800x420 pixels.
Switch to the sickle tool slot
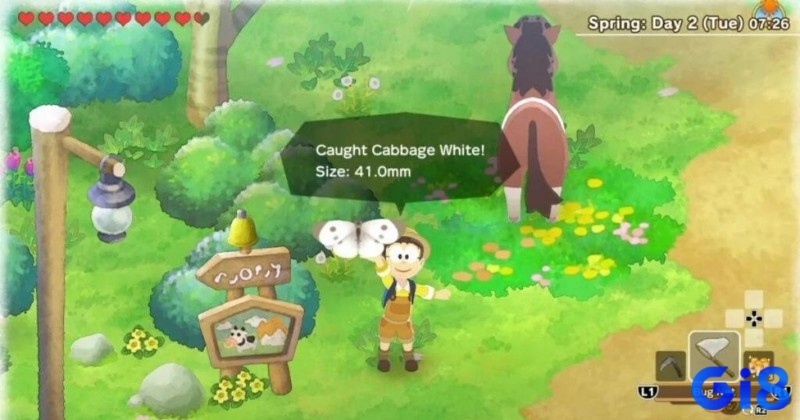coord(670,366)
